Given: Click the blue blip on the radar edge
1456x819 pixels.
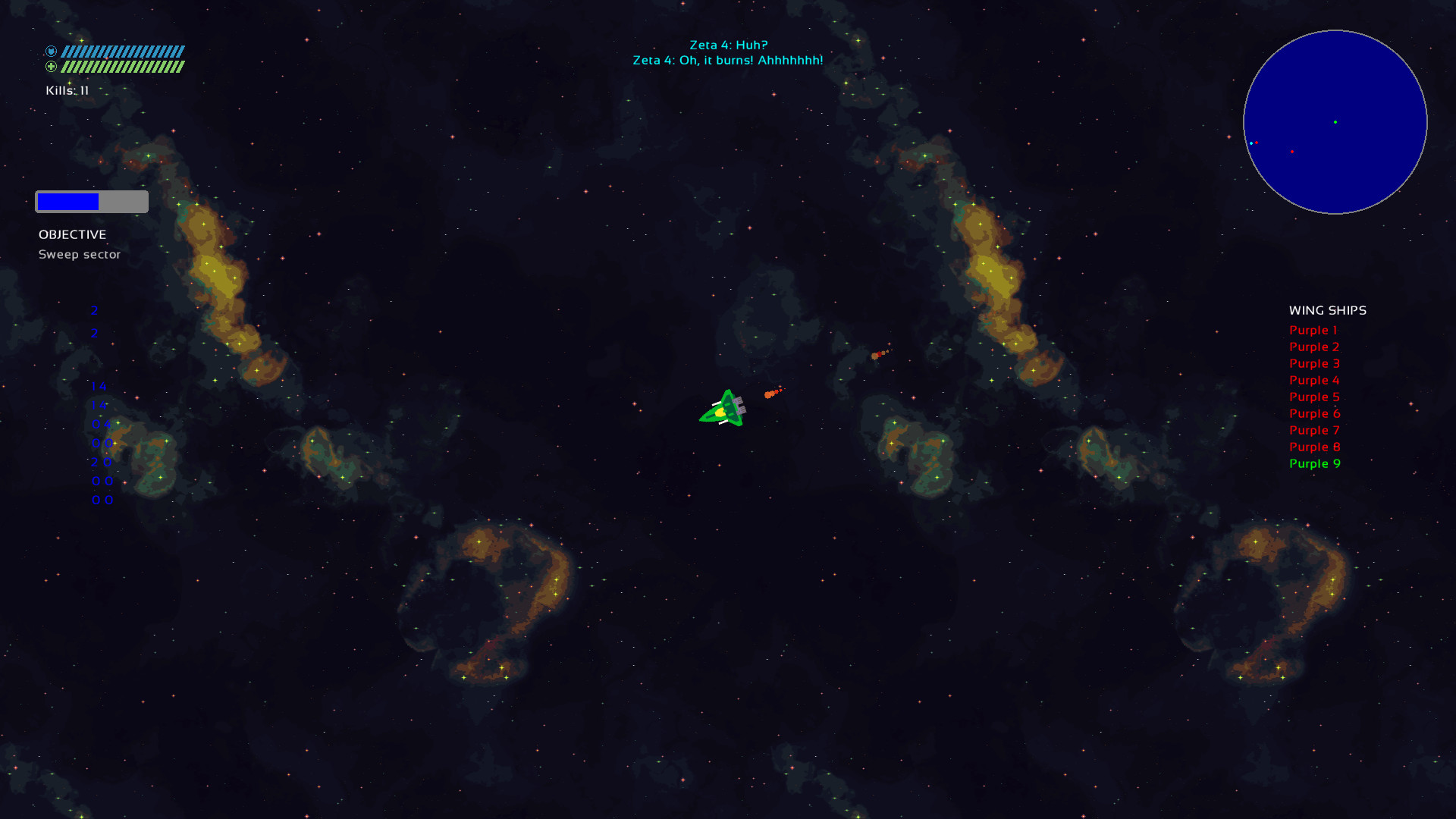Looking at the screenshot, I should tap(1253, 143).
